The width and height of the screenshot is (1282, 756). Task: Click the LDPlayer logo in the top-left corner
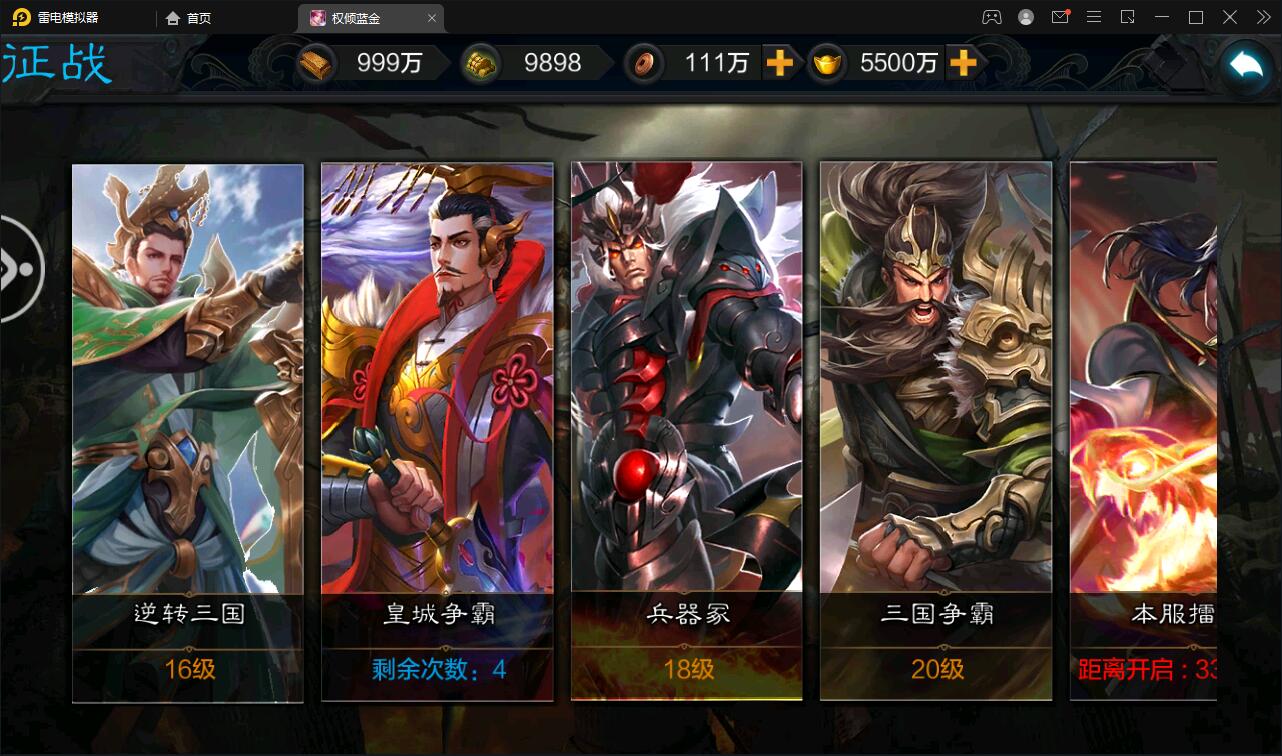coord(22,17)
